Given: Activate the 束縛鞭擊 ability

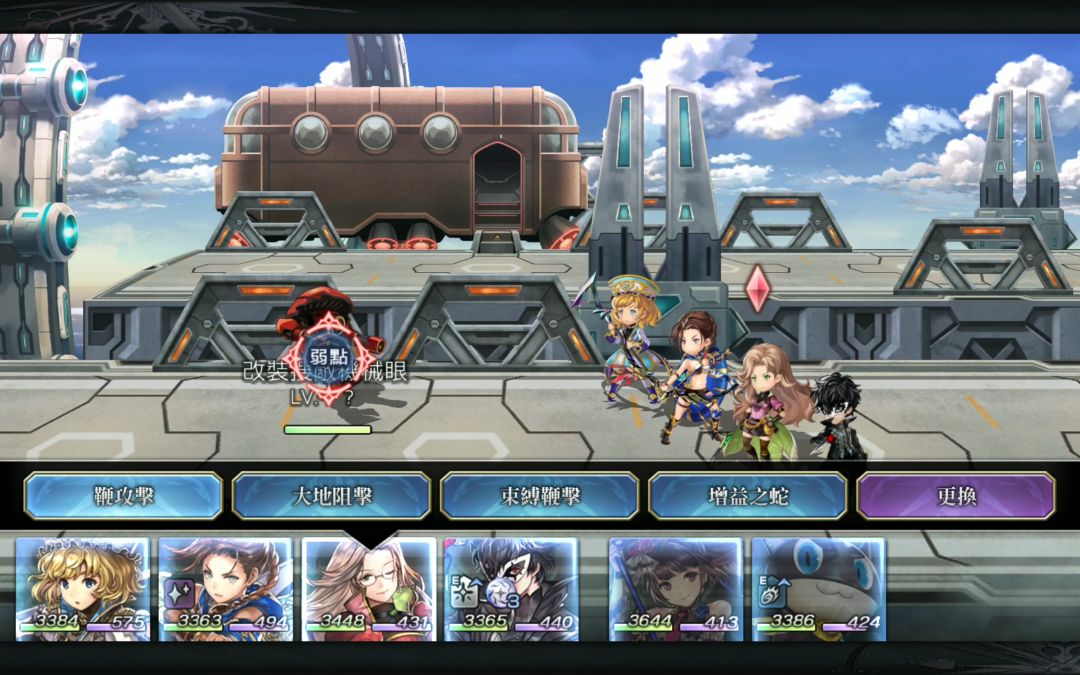Looking at the screenshot, I should click(539, 496).
